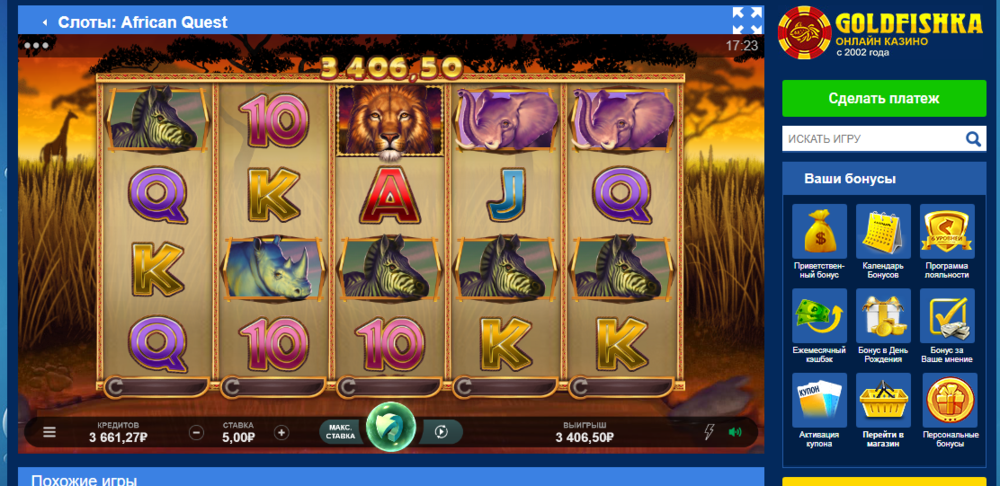Go to the shop via Перейти в магазин

[x=883, y=401]
